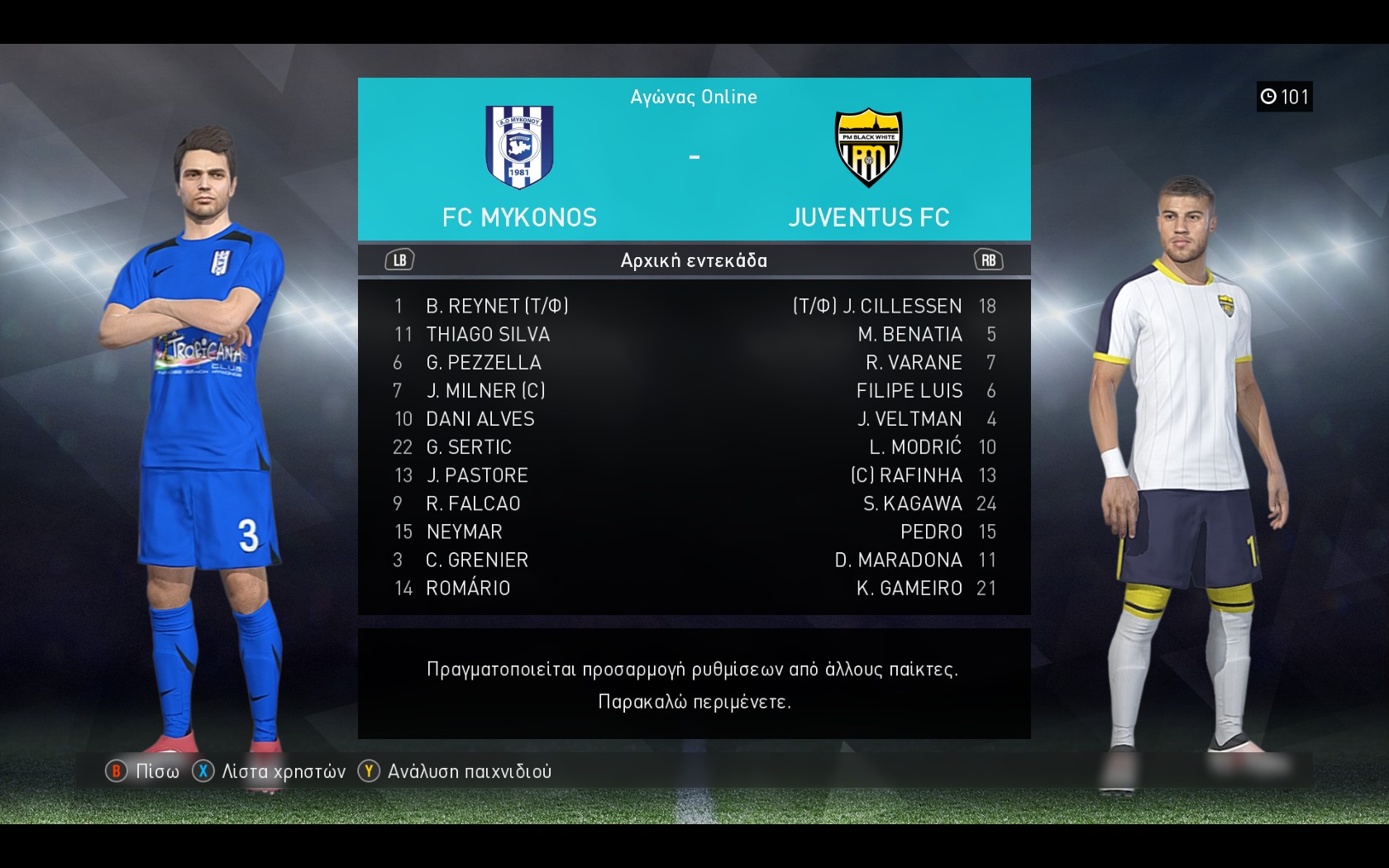Image resolution: width=1389 pixels, height=868 pixels.
Task: Click the Αγώνας Online title banner
Action: pyautogui.click(x=694, y=97)
